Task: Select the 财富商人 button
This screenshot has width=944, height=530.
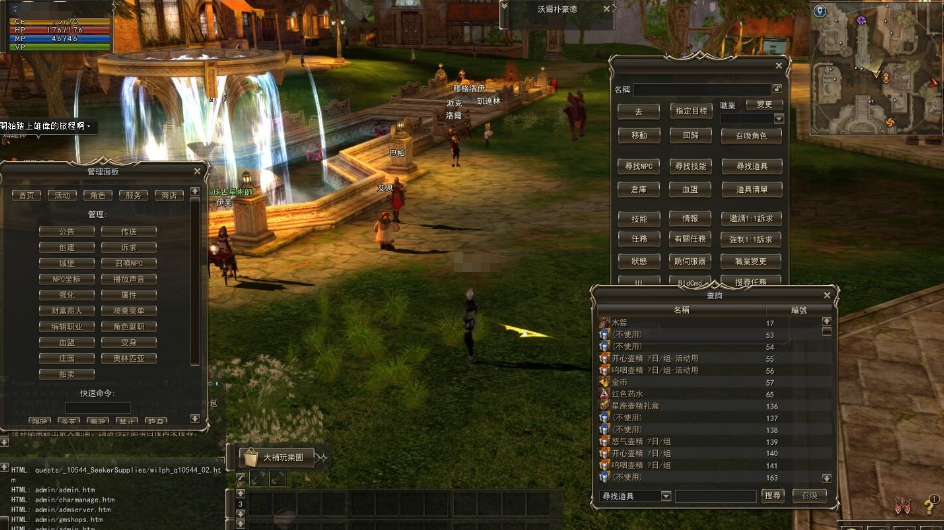Action: (67, 310)
